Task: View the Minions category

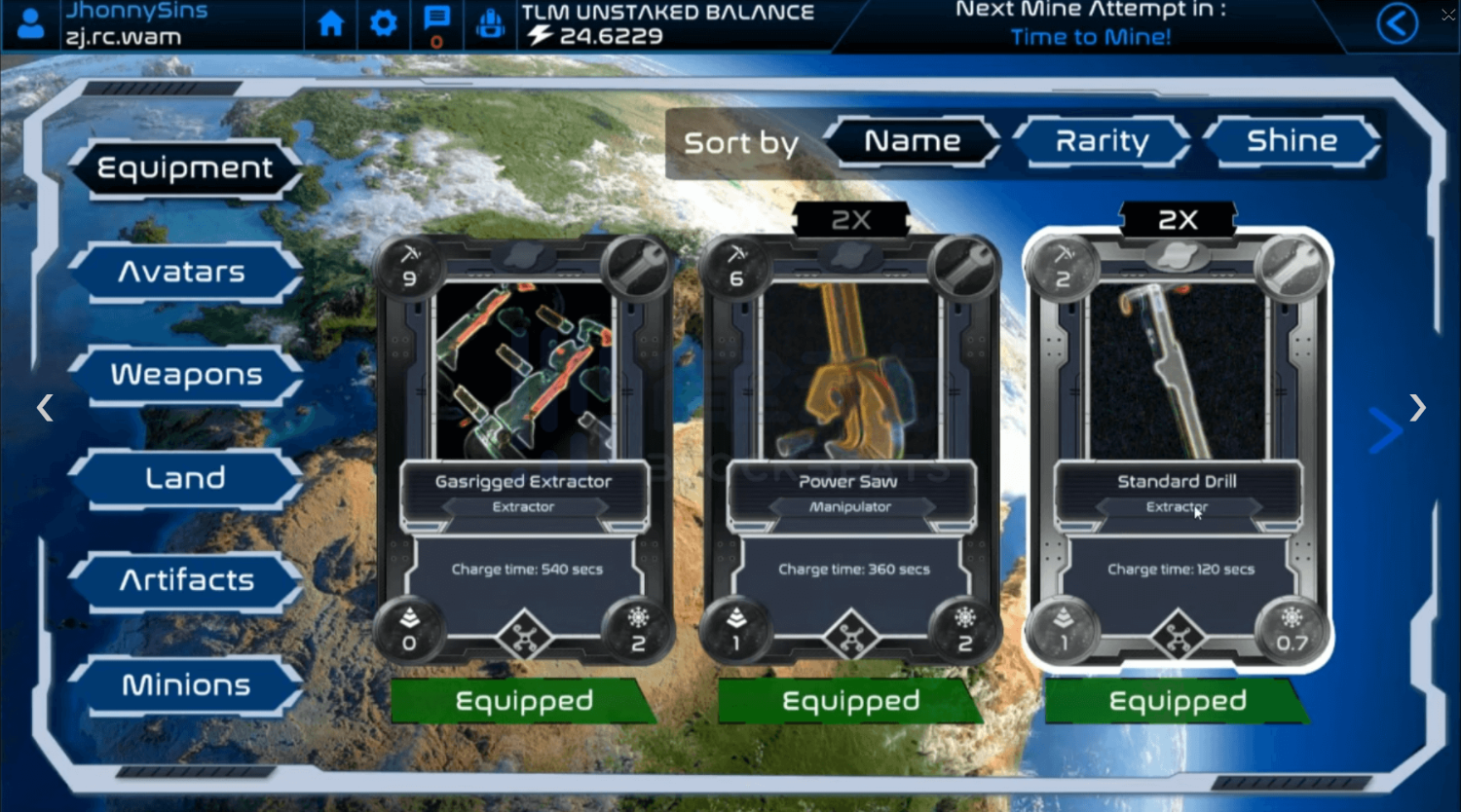Action: 186,685
